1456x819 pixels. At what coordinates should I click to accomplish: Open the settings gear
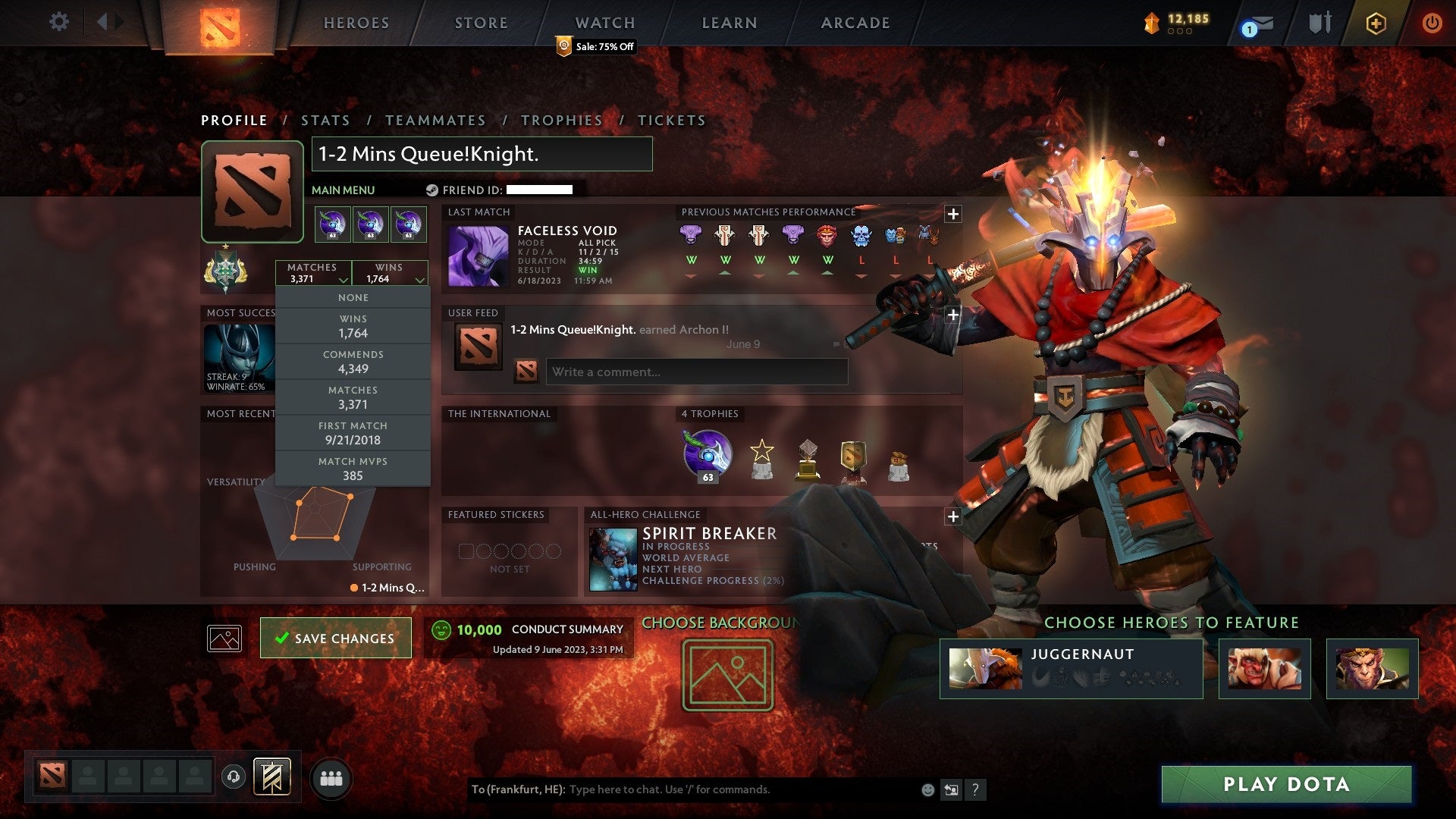(59, 22)
